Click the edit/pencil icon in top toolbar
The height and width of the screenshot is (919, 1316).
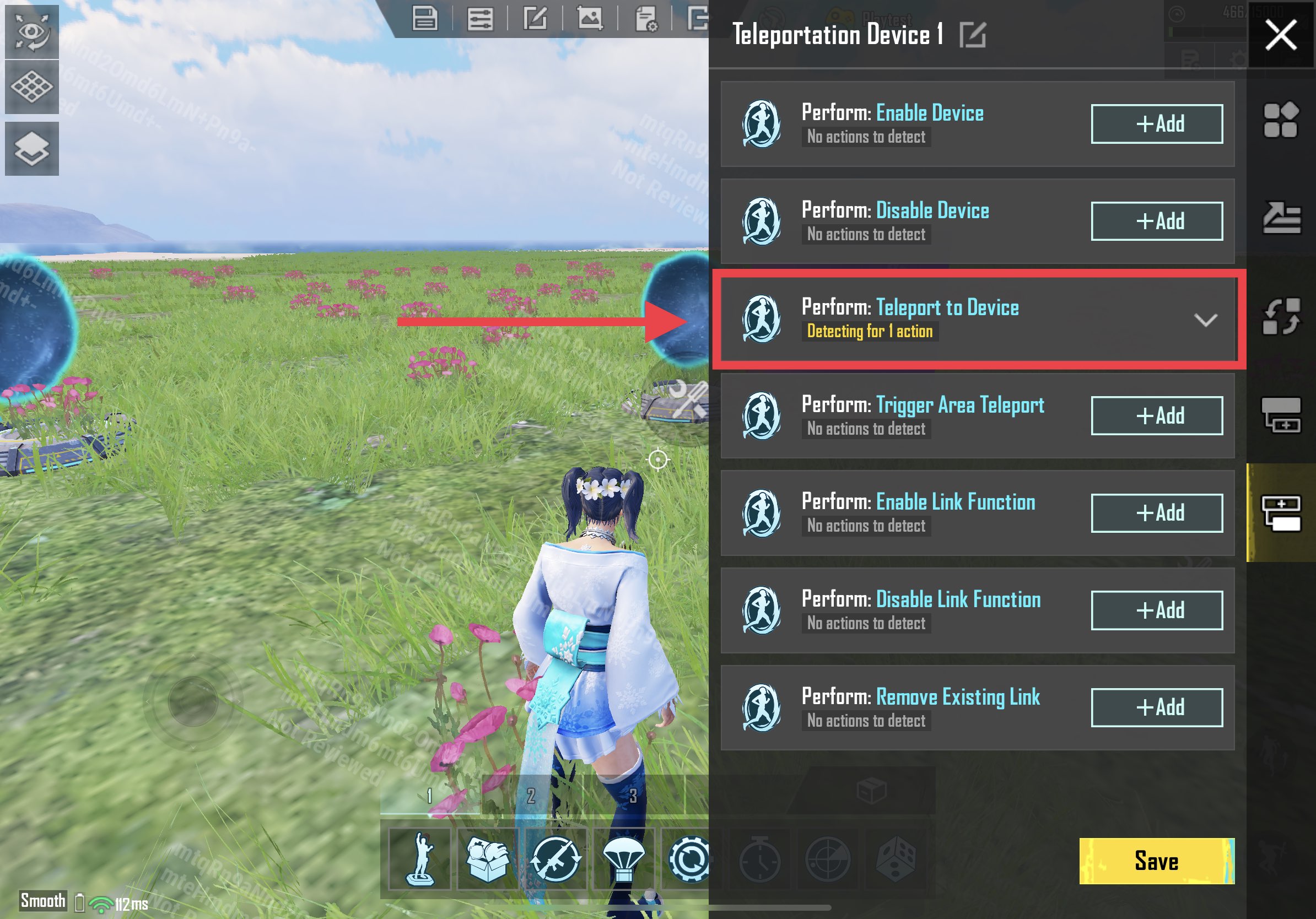coord(536,19)
